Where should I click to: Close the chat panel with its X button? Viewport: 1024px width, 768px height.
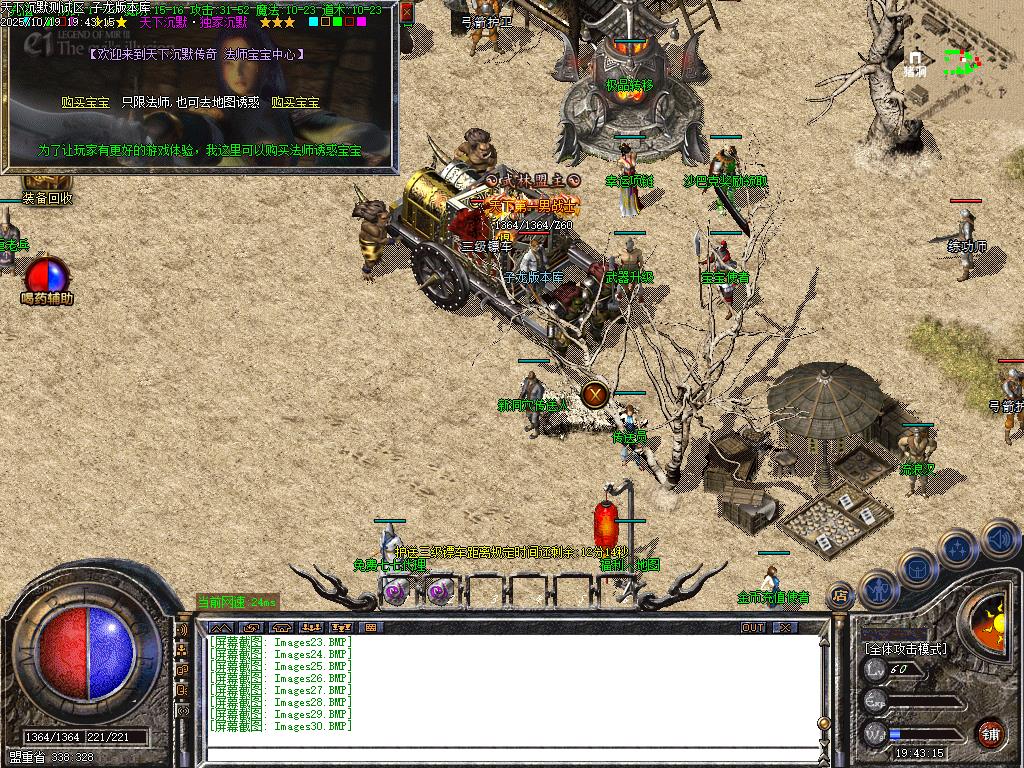pos(786,627)
